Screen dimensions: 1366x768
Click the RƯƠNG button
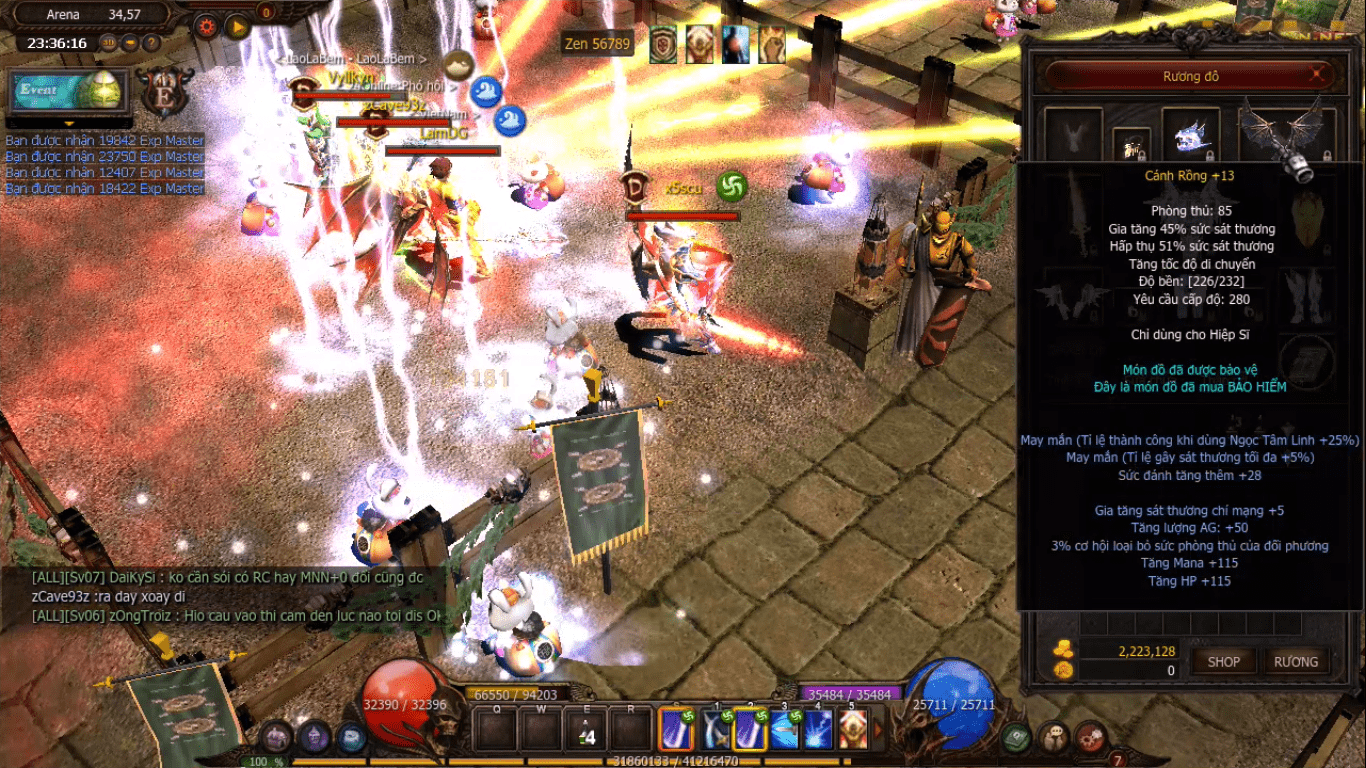tap(1295, 661)
